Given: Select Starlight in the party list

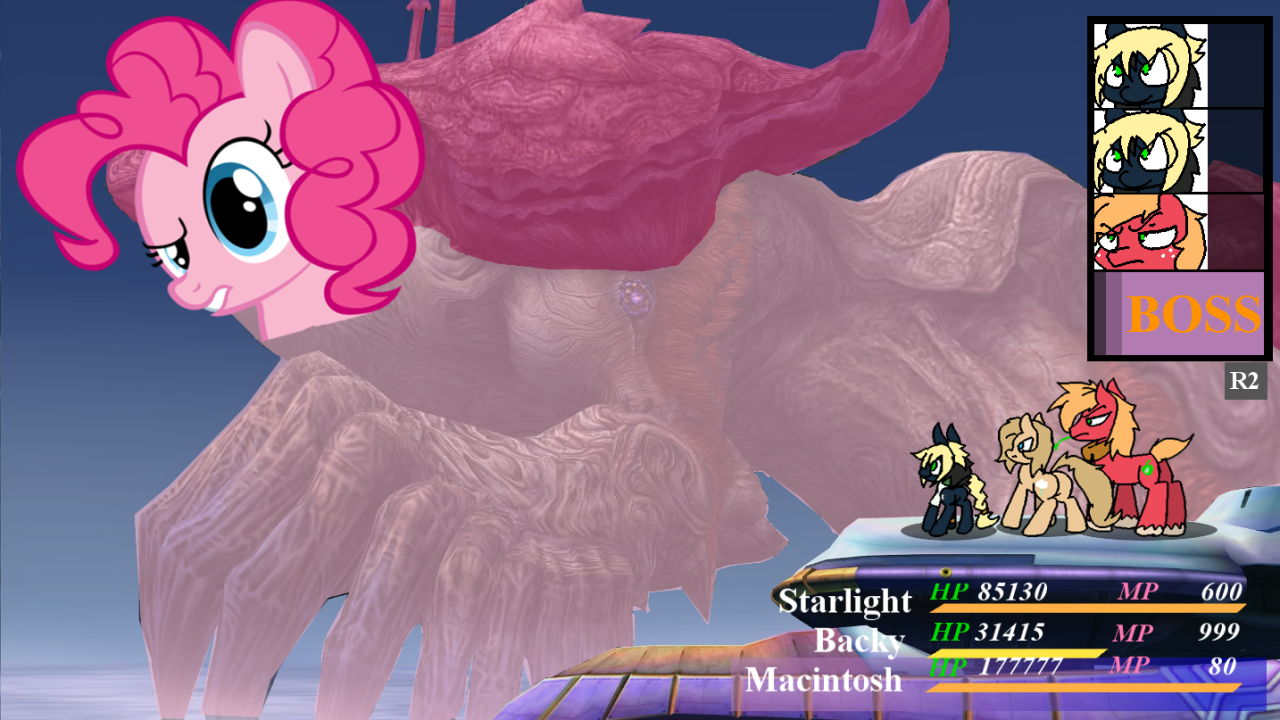Looking at the screenshot, I should pyautogui.click(x=845, y=601).
